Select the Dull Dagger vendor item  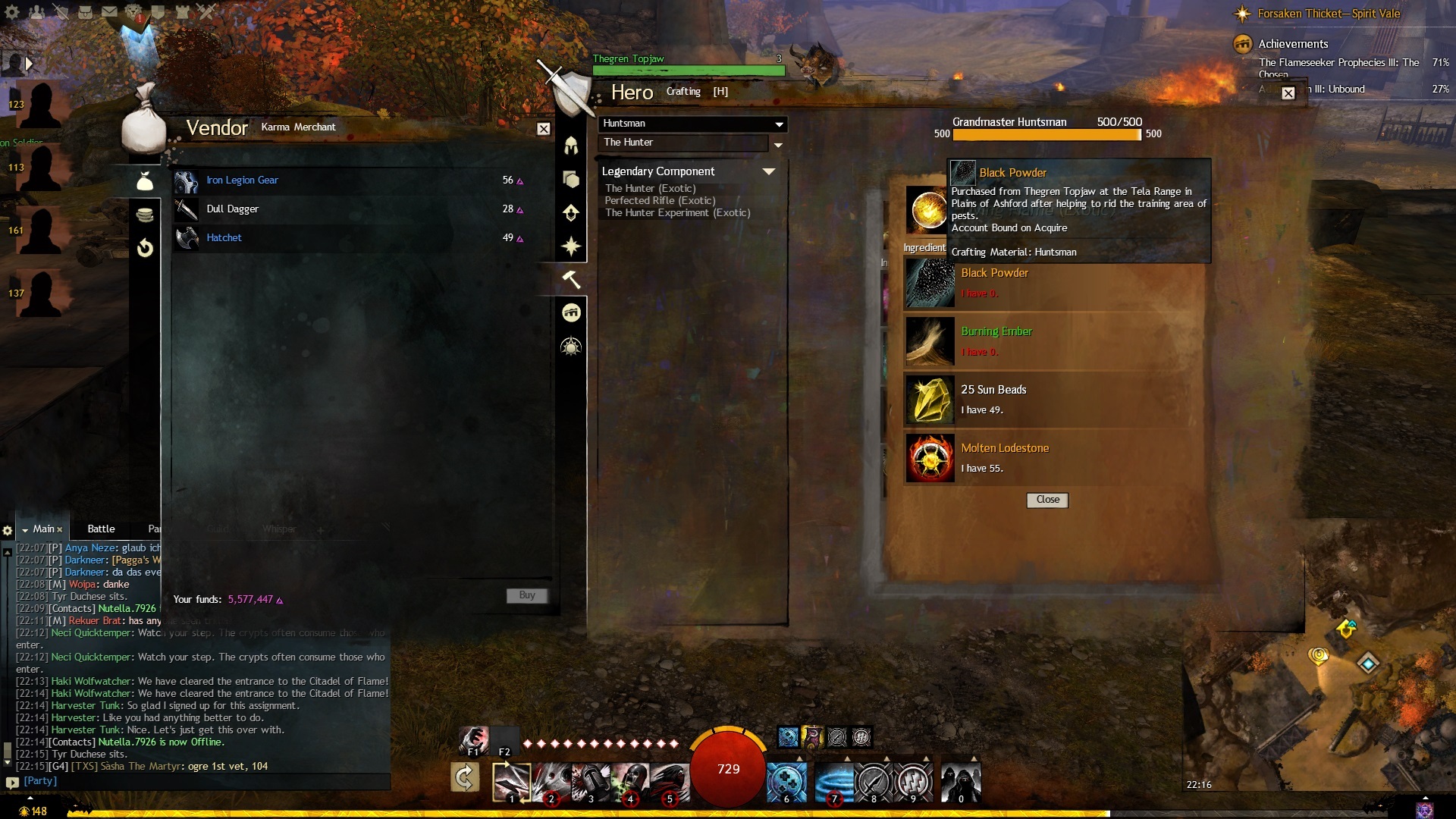coord(232,209)
